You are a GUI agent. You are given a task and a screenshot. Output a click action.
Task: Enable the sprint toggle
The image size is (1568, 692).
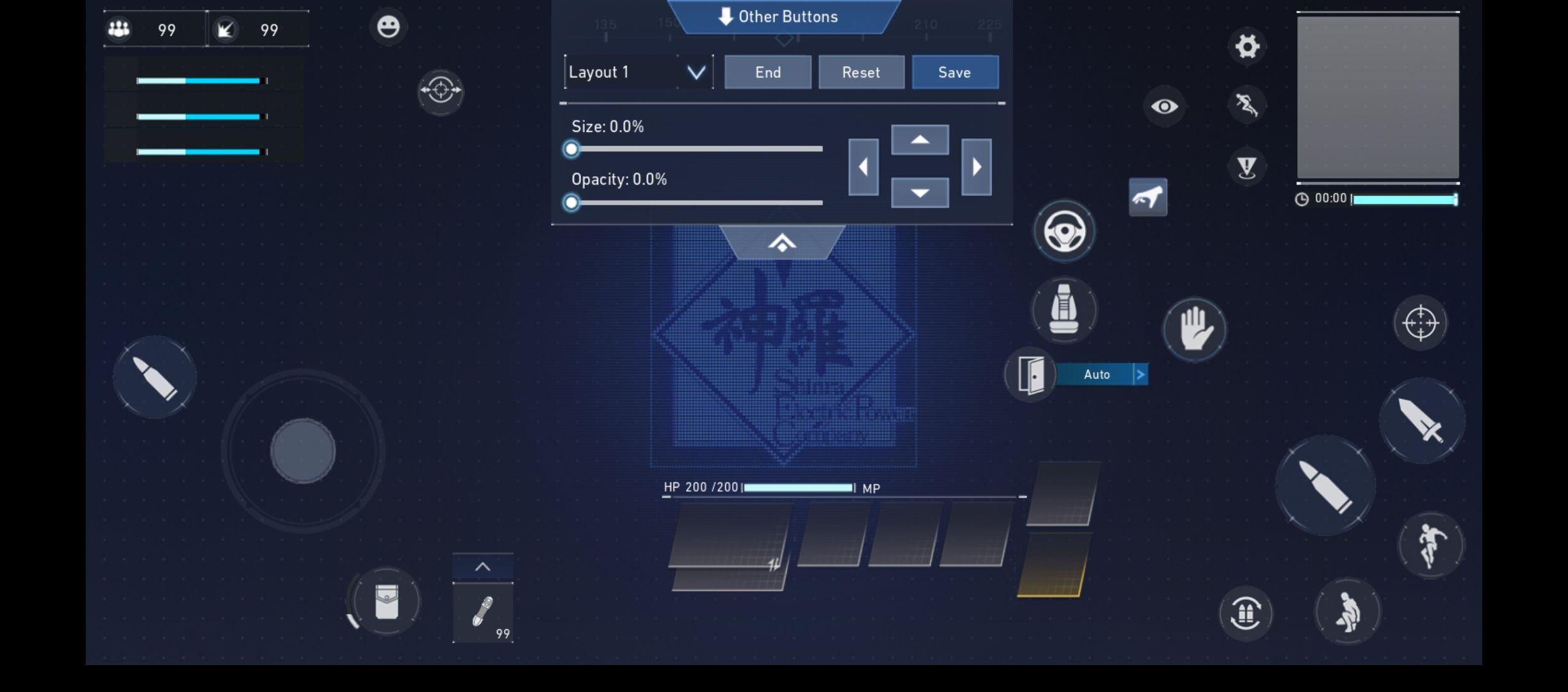pos(1248,104)
